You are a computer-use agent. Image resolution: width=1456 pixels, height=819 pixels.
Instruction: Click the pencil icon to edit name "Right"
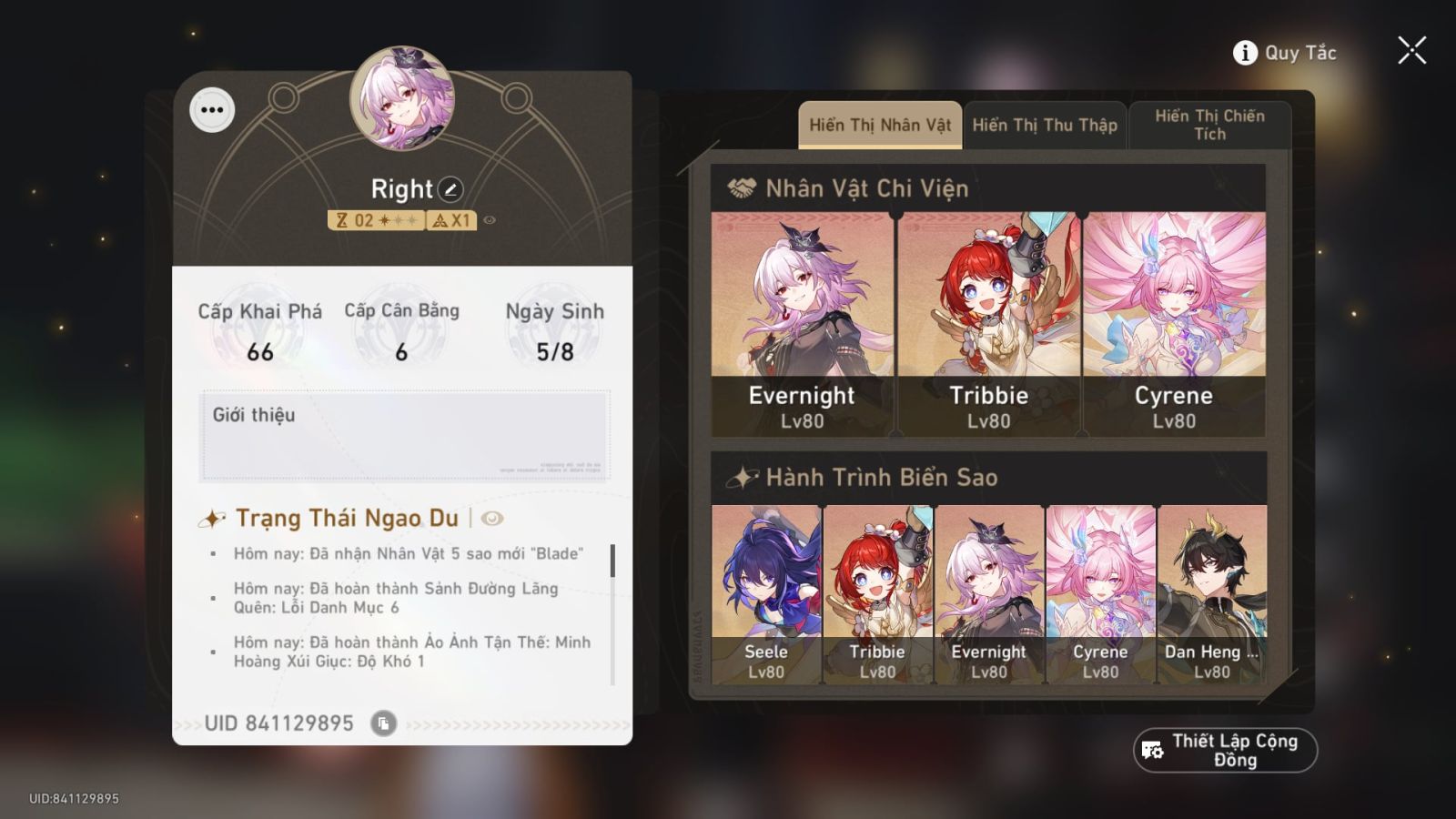click(x=452, y=189)
